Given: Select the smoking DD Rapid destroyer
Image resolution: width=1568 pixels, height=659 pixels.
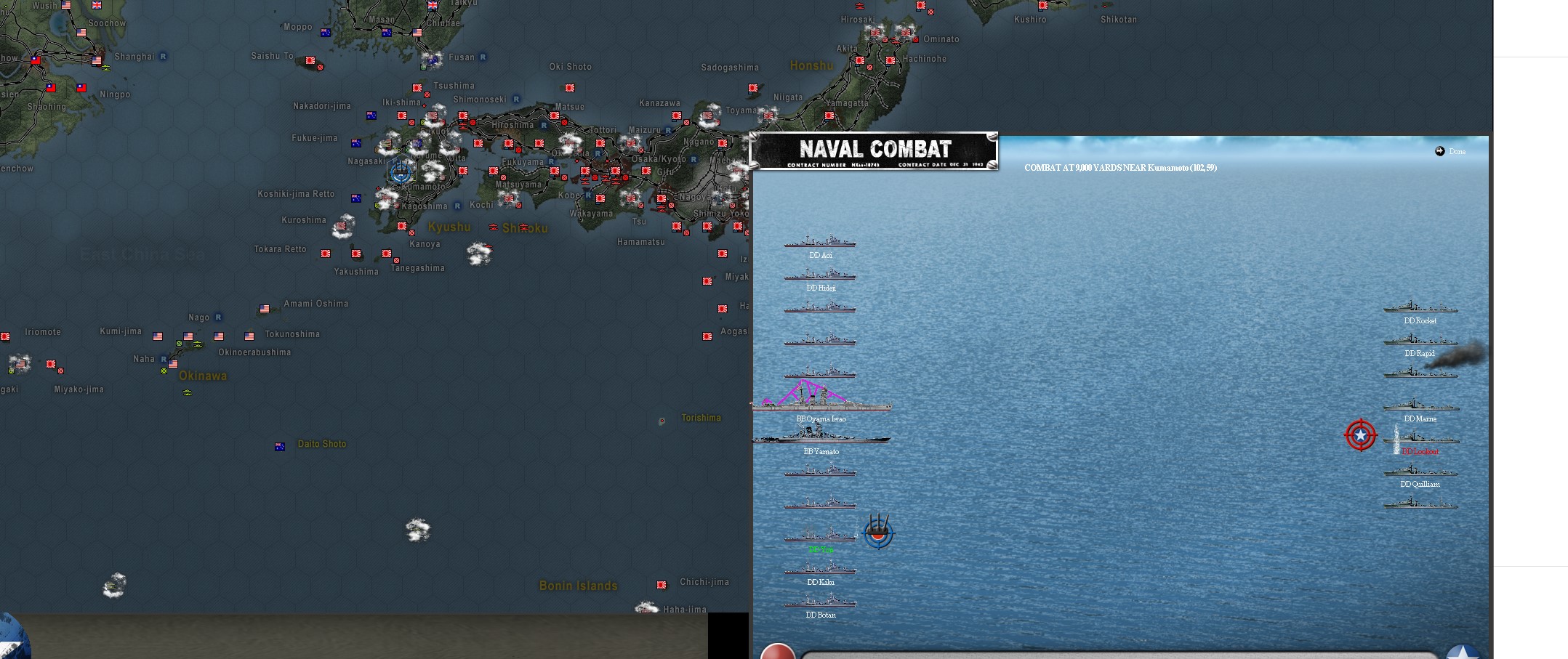Looking at the screenshot, I should click(x=1420, y=343).
